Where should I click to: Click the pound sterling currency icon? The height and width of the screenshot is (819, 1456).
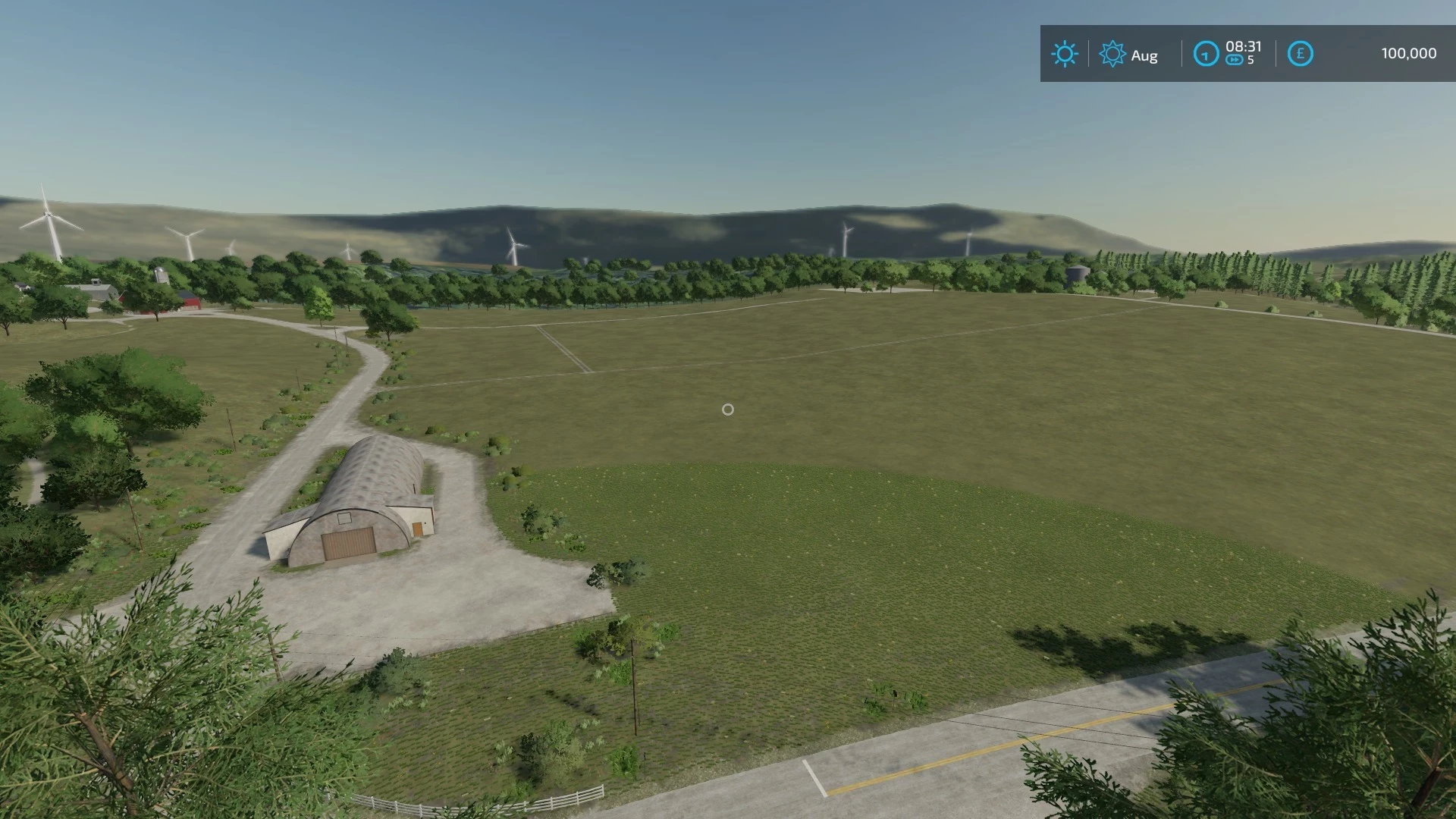coord(1300,54)
